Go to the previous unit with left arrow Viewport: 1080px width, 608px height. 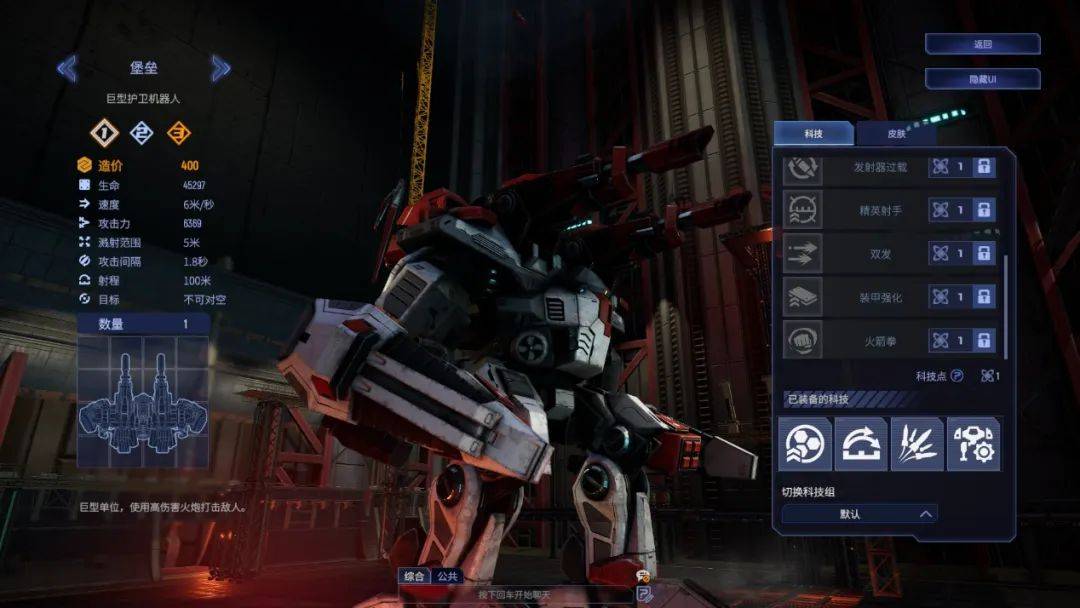click(67, 68)
